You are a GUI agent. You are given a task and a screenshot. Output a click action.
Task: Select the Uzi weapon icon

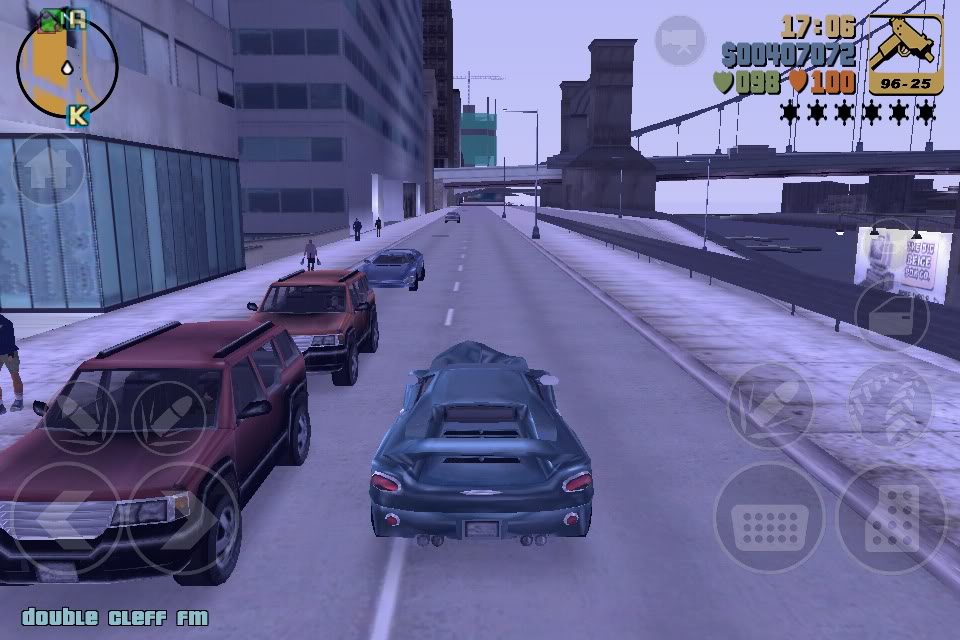[x=905, y=54]
